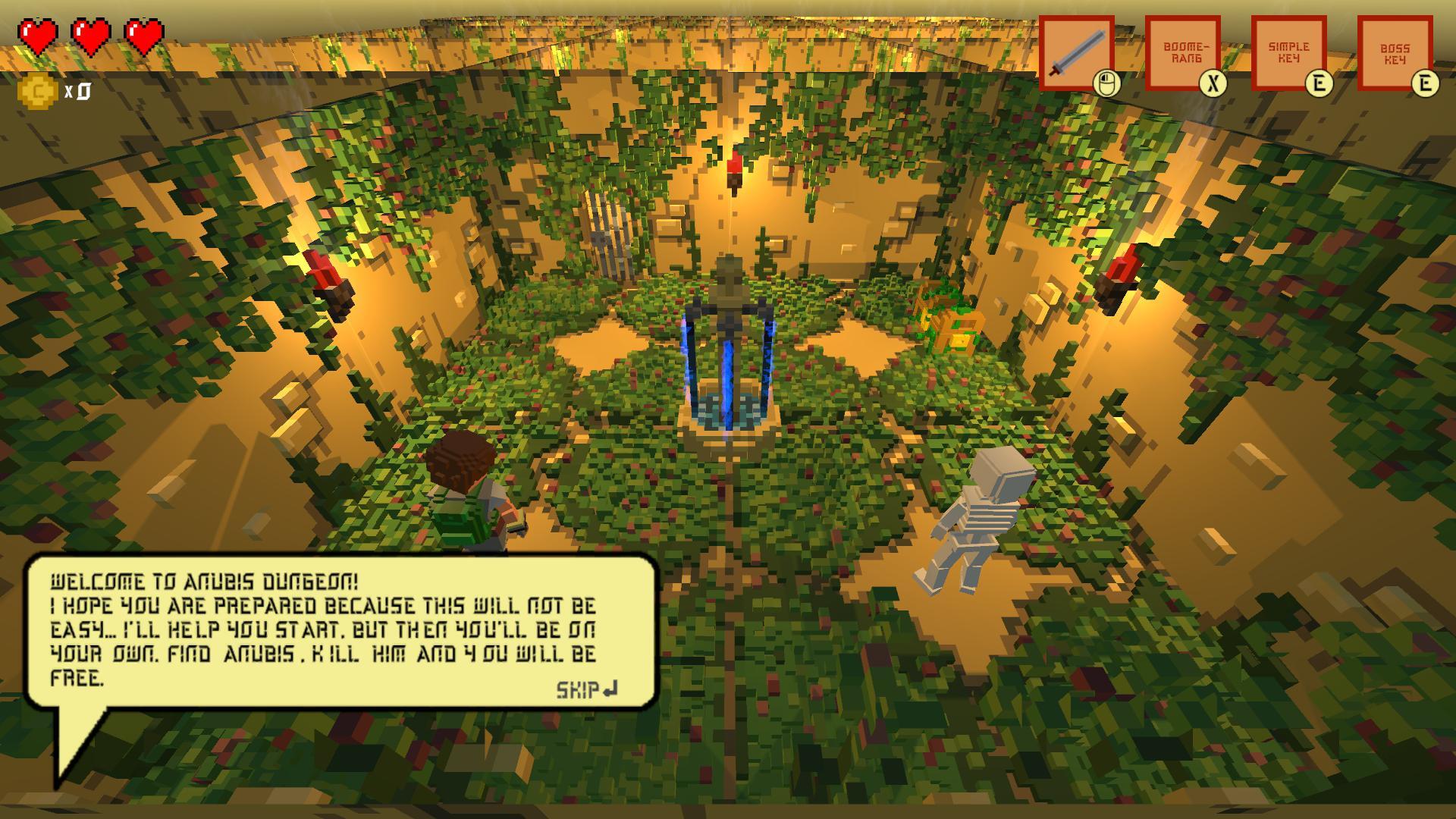Click the second heart in the health row
The height and width of the screenshot is (819, 1456).
click(x=89, y=34)
